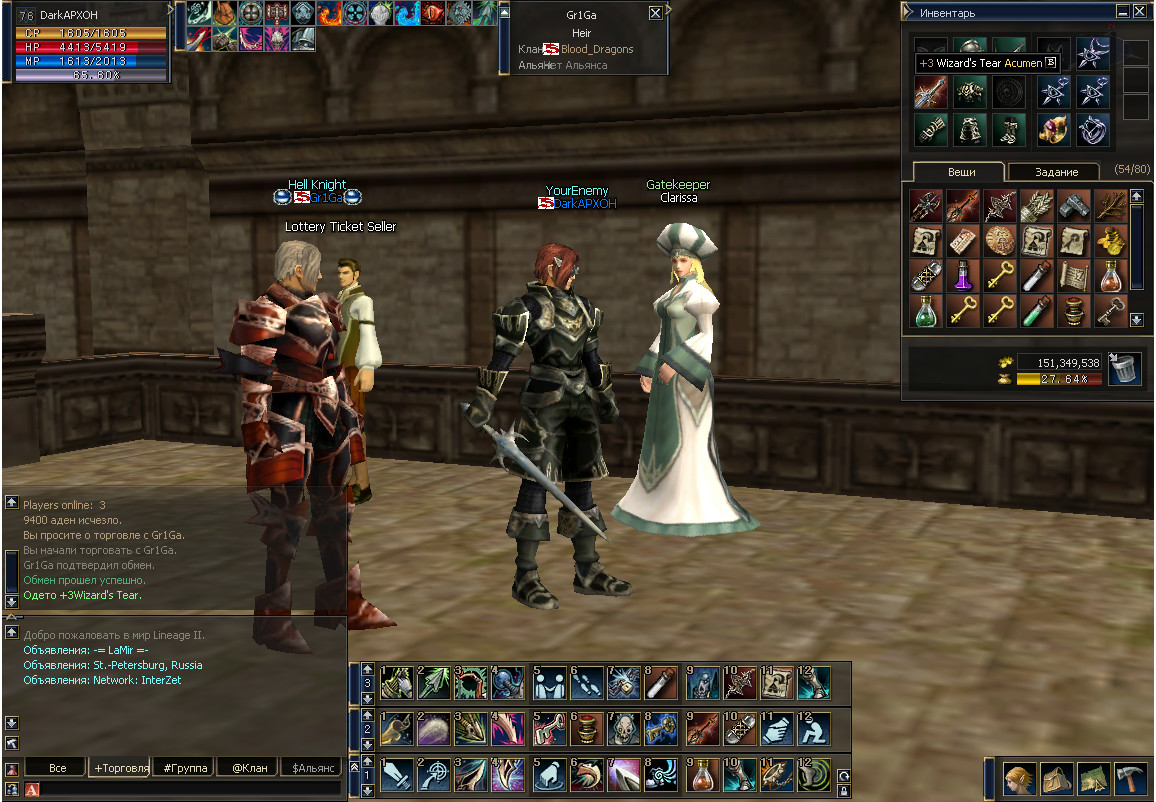The height and width of the screenshot is (802, 1156).
Task: Use the sword attack skill on hotbar 1
Action: [395, 775]
